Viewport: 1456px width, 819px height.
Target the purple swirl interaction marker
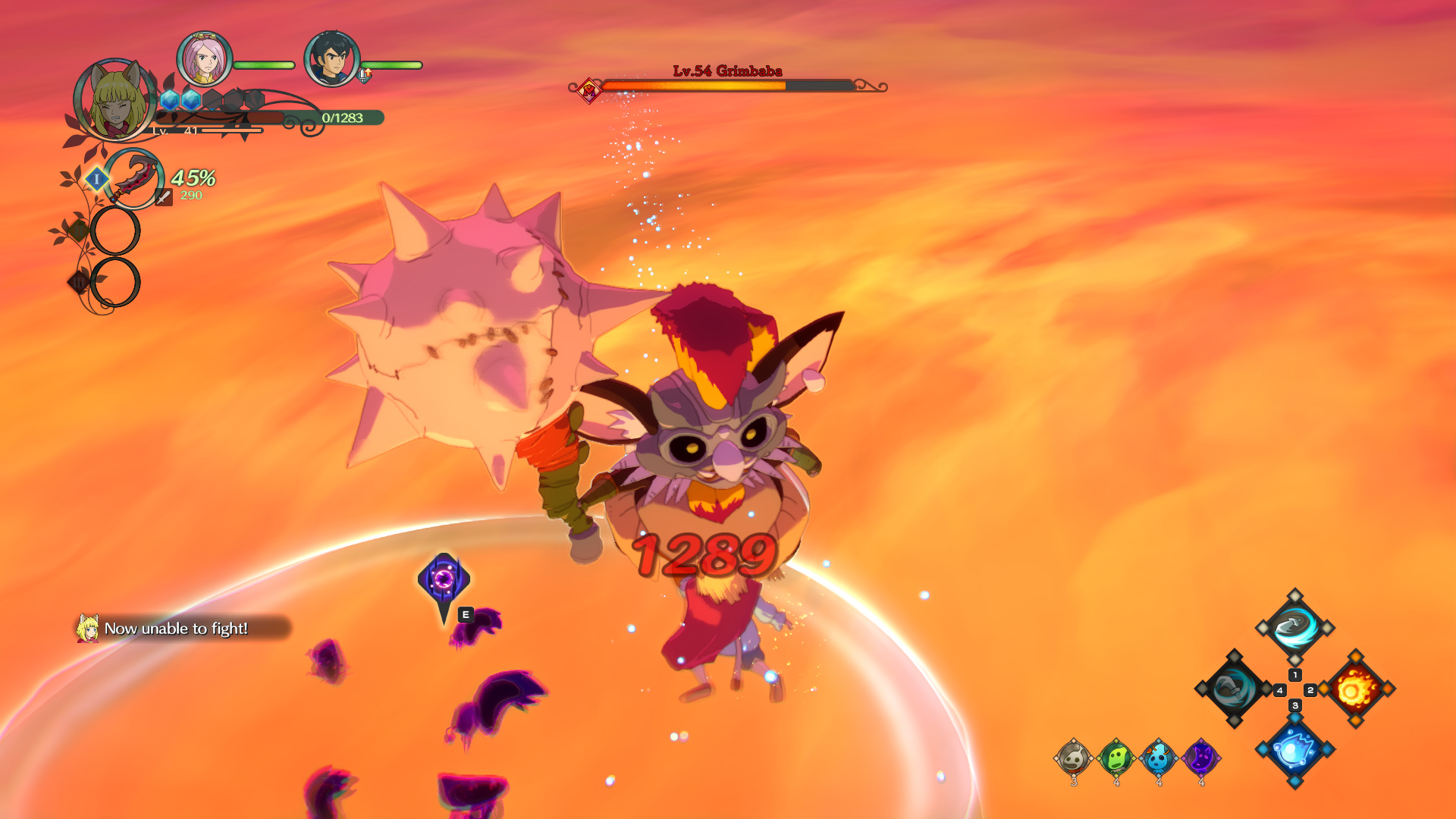[x=444, y=580]
